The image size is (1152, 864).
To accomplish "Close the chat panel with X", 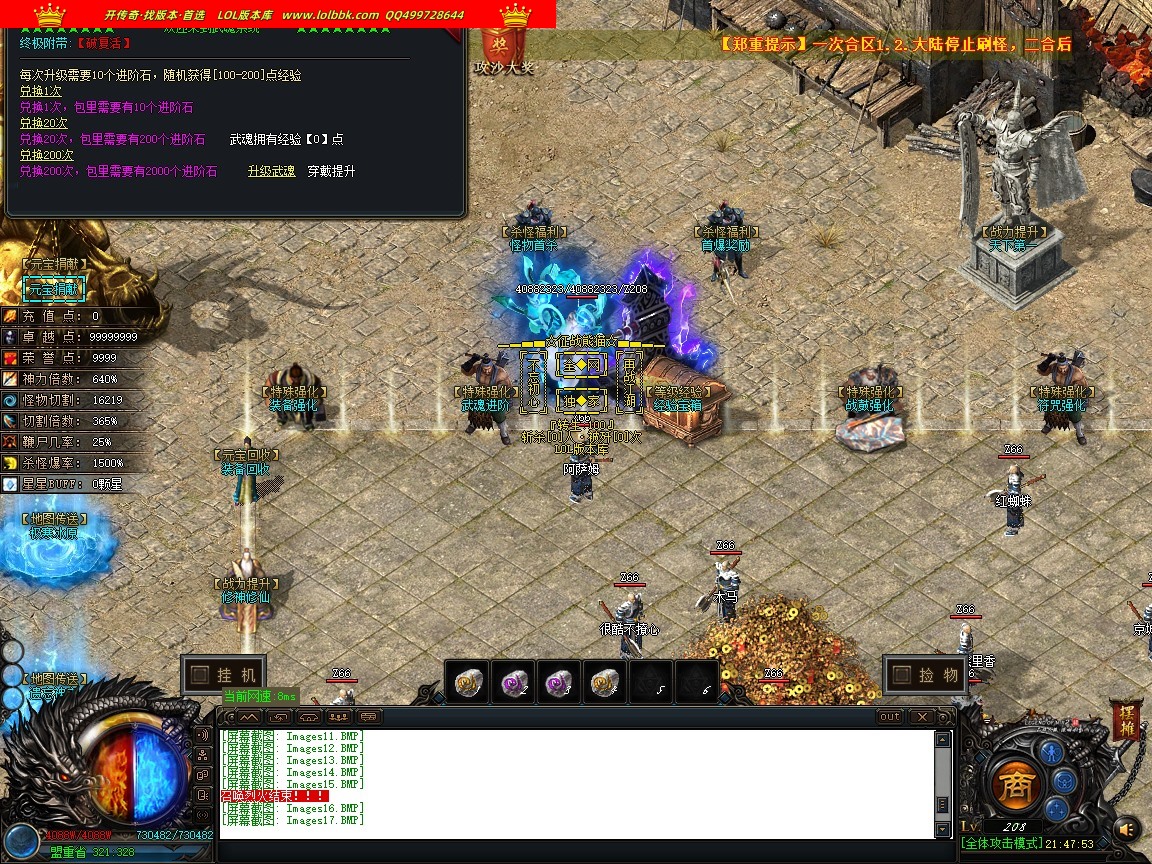I will click(921, 717).
